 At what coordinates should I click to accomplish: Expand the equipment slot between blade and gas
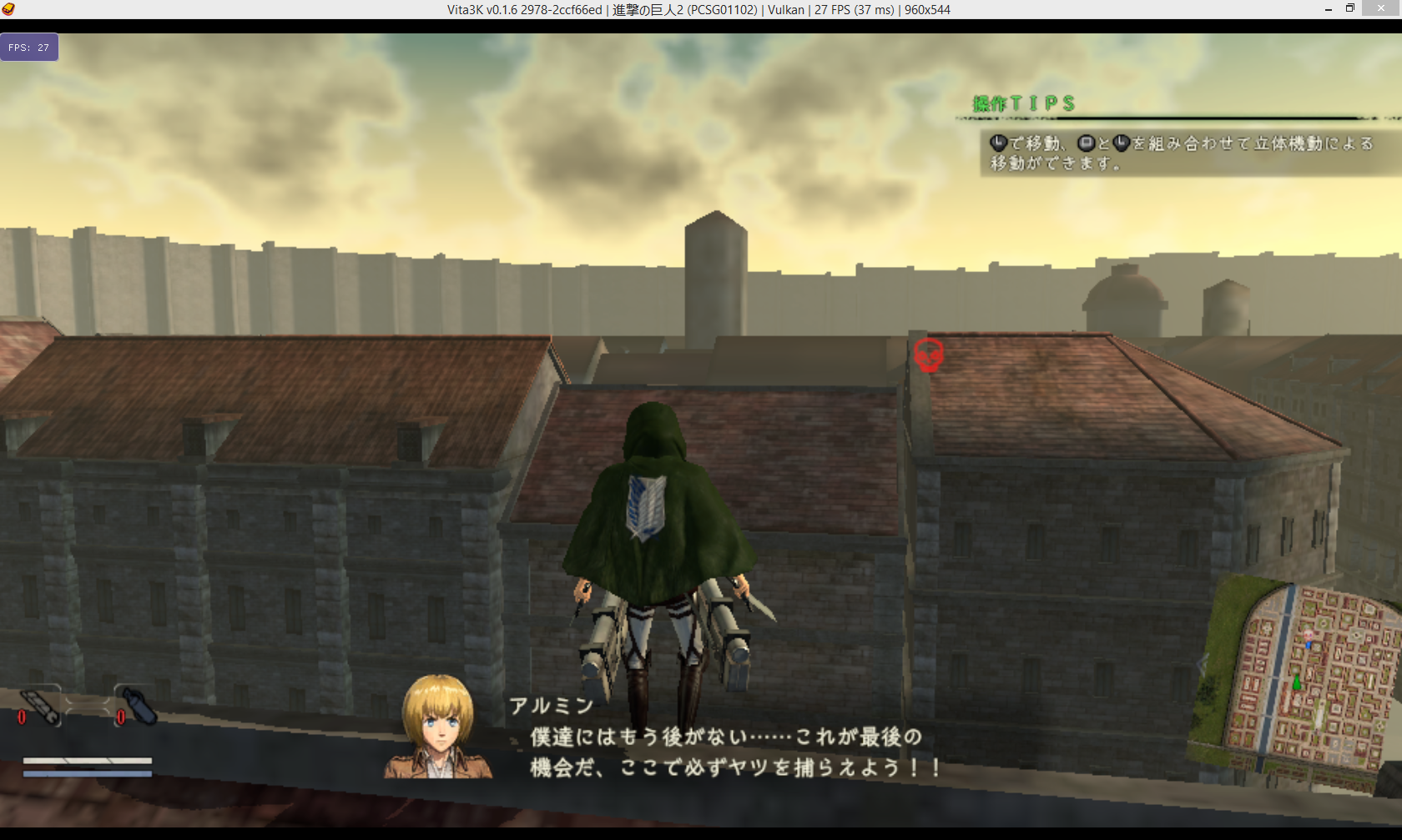coord(87,705)
